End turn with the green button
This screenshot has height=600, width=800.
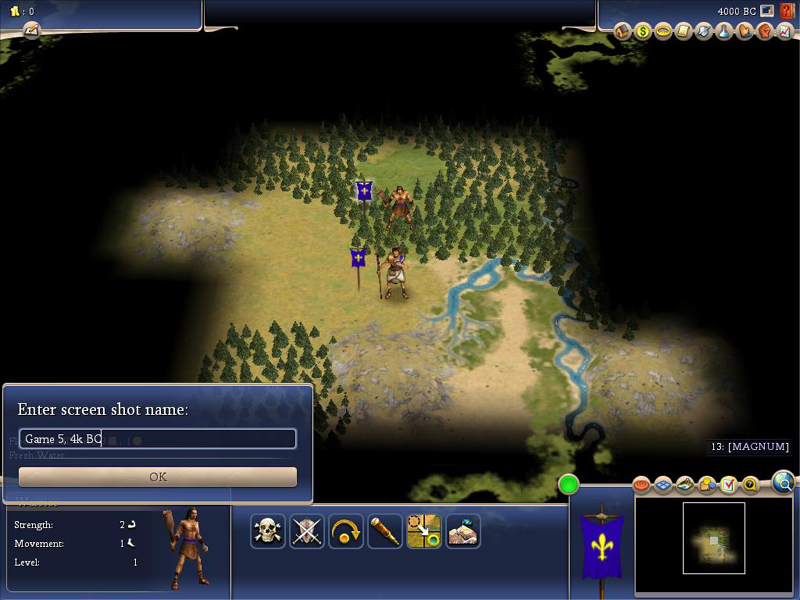pos(569,486)
